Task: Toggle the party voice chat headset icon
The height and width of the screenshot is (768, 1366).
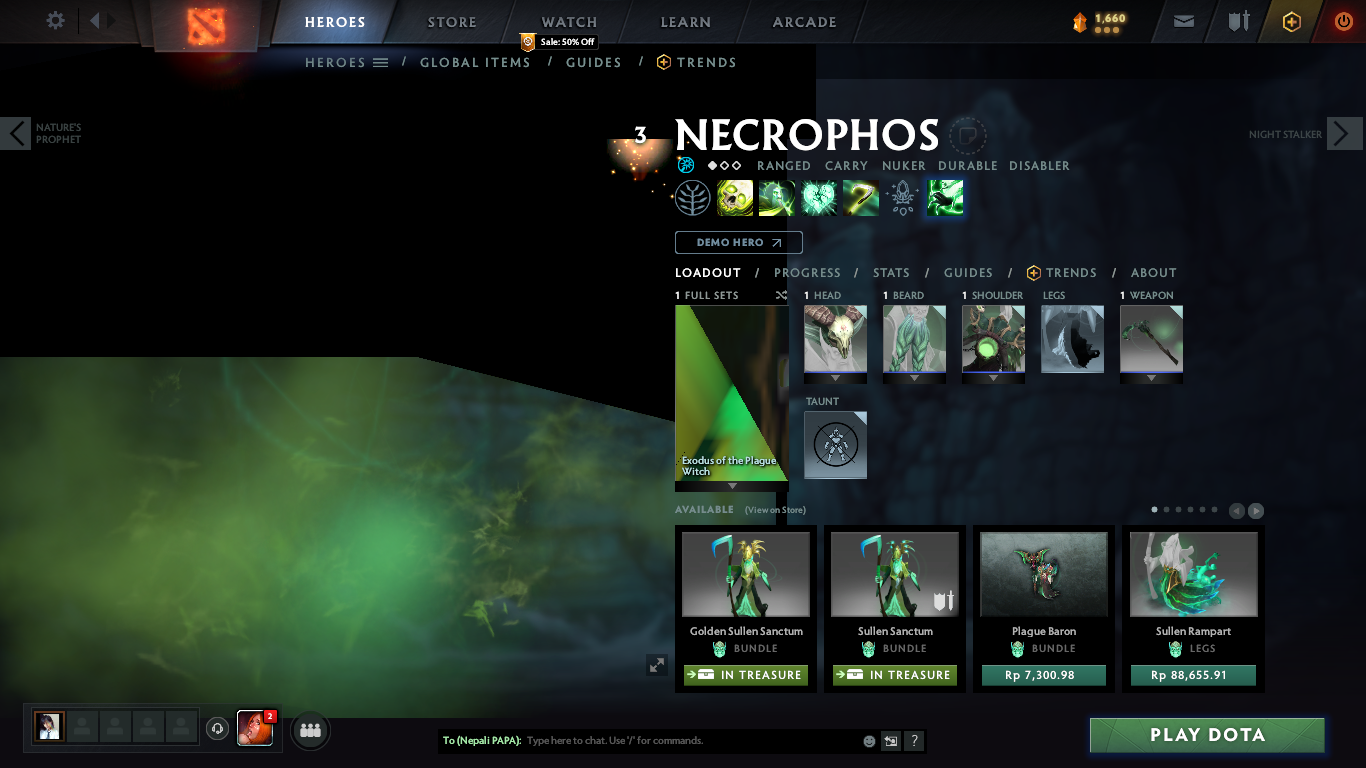Action: [x=217, y=729]
